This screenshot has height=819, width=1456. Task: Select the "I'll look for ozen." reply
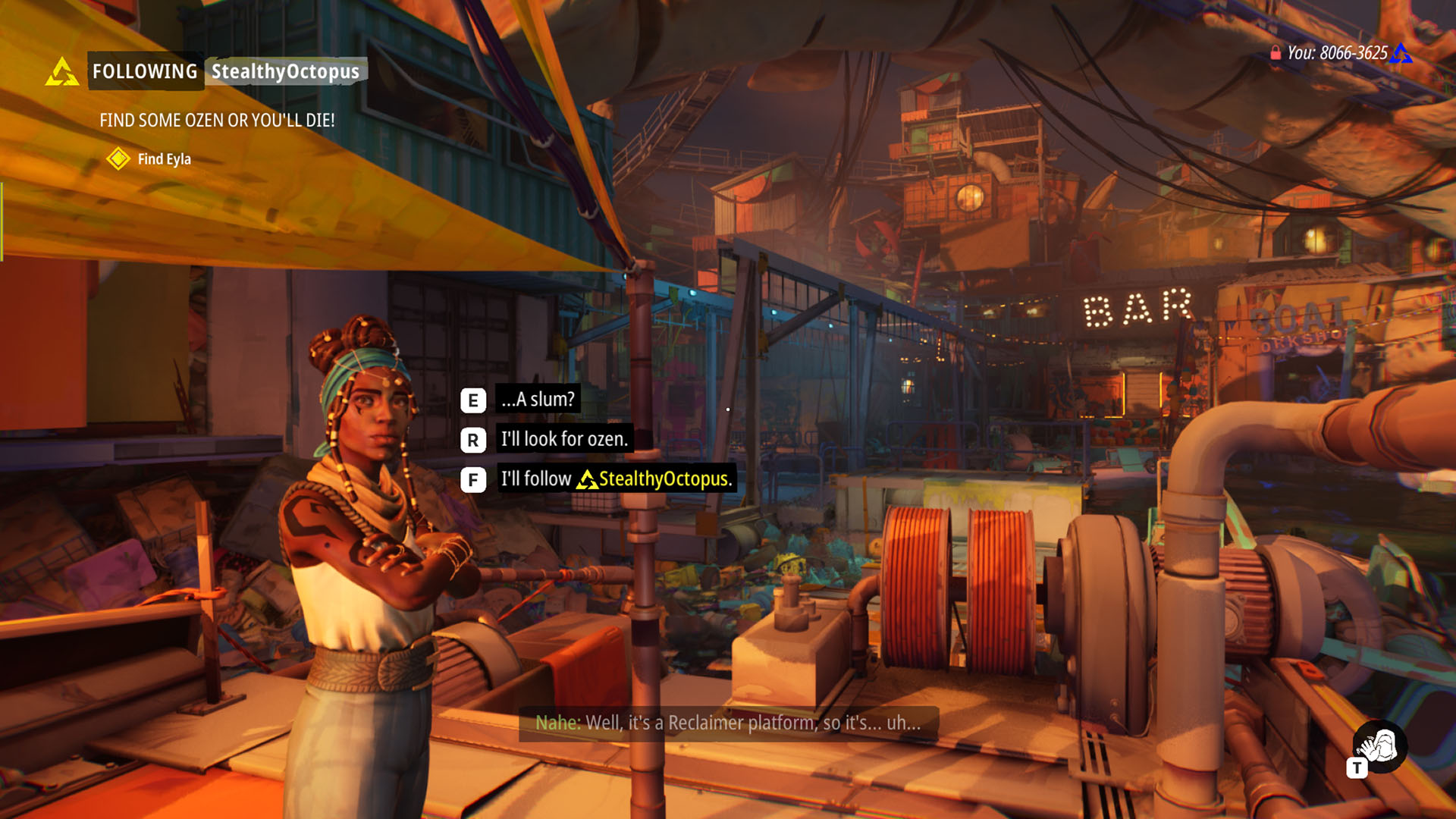pos(564,439)
